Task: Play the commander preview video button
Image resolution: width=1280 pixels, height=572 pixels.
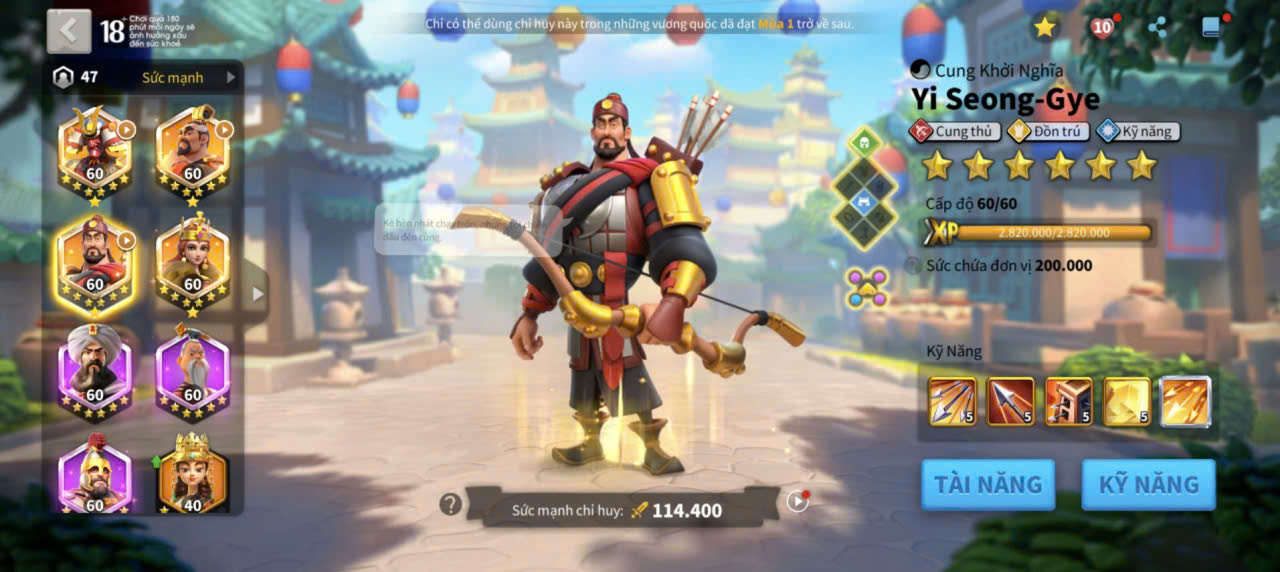Action: 797,501
